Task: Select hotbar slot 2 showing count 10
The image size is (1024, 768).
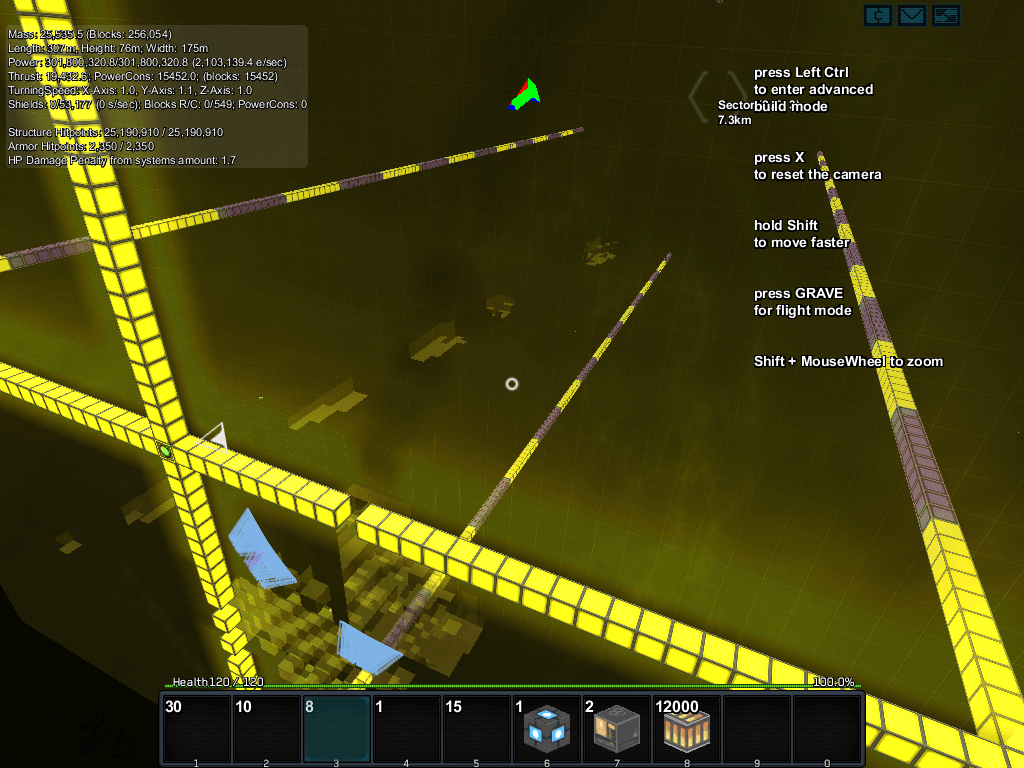Action: pyautogui.click(x=266, y=729)
